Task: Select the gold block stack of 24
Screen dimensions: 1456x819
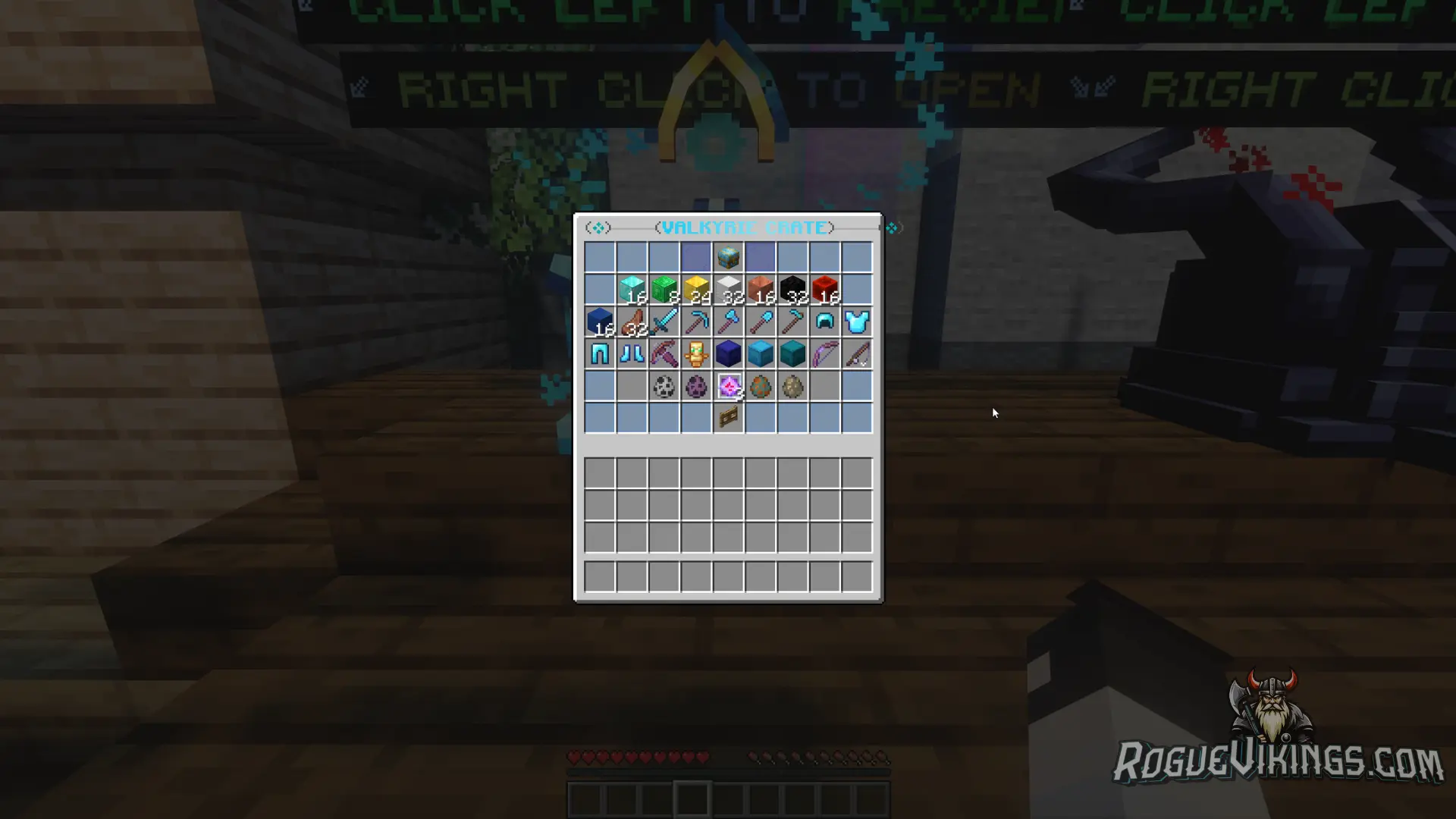Action: tap(696, 288)
